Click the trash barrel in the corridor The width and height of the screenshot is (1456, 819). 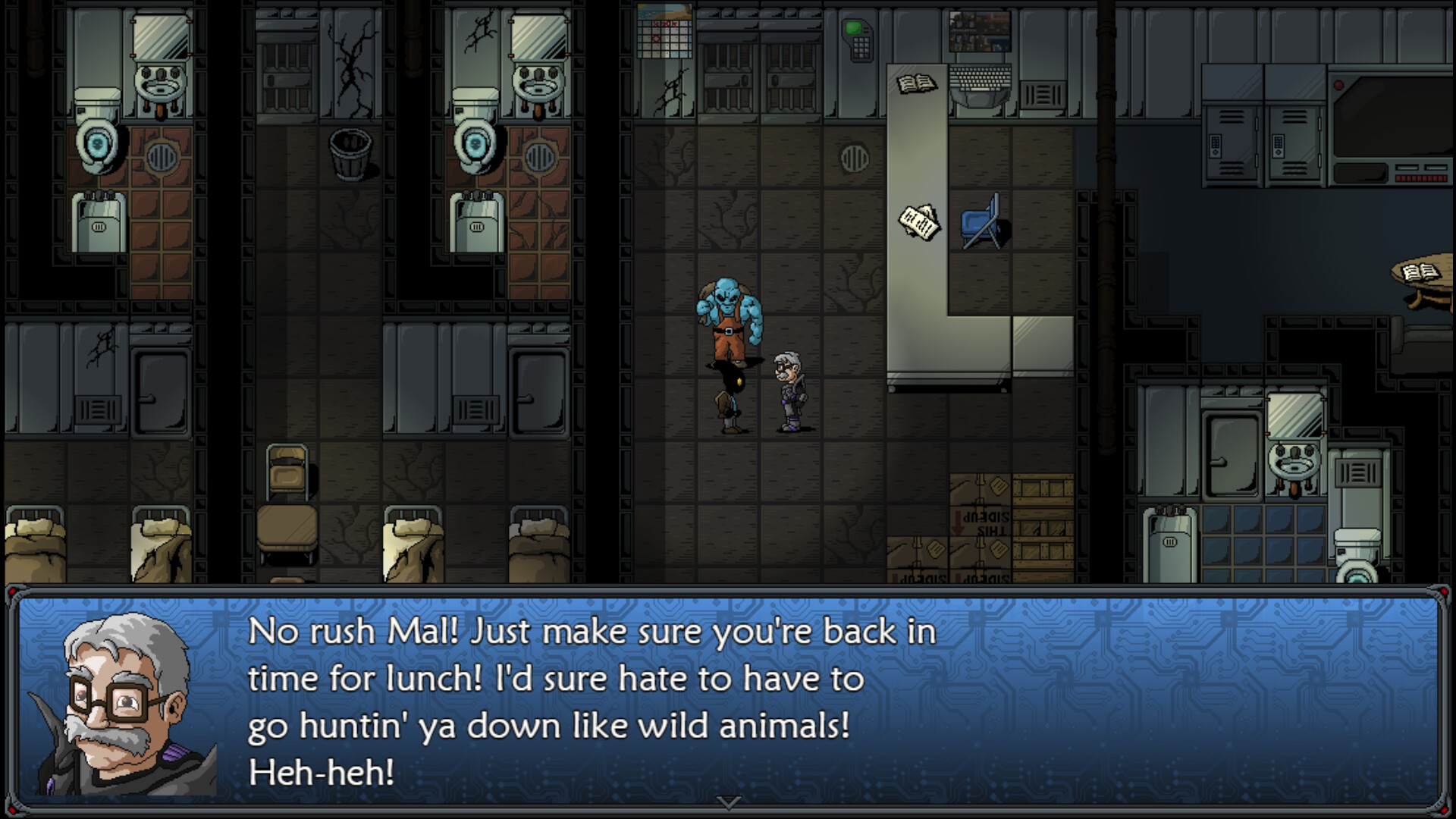[x=349, y=155]
